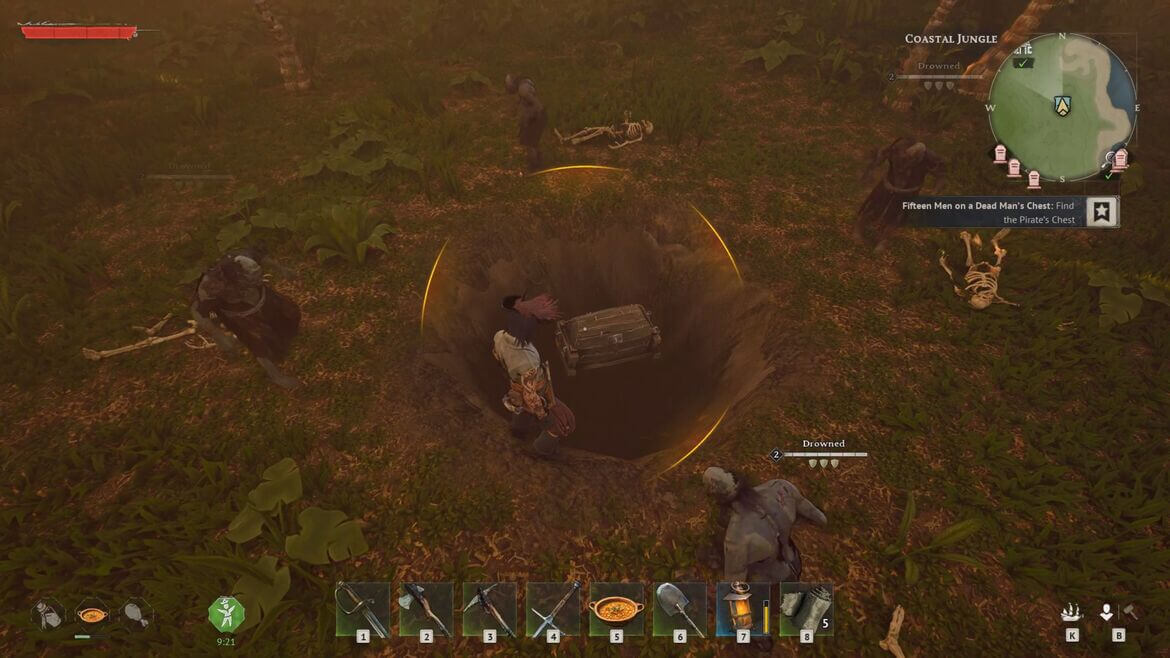
Task: Select the cutlass sword in hotbar slot 1
Action: point(362,609)
